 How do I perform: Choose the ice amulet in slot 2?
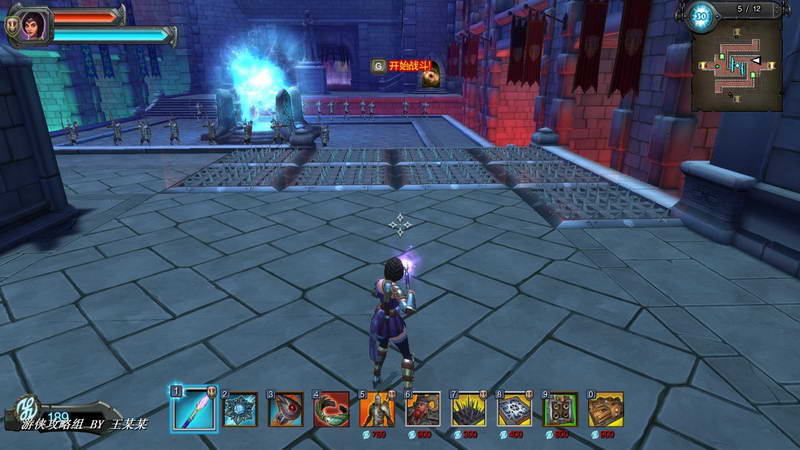[240, 409]
